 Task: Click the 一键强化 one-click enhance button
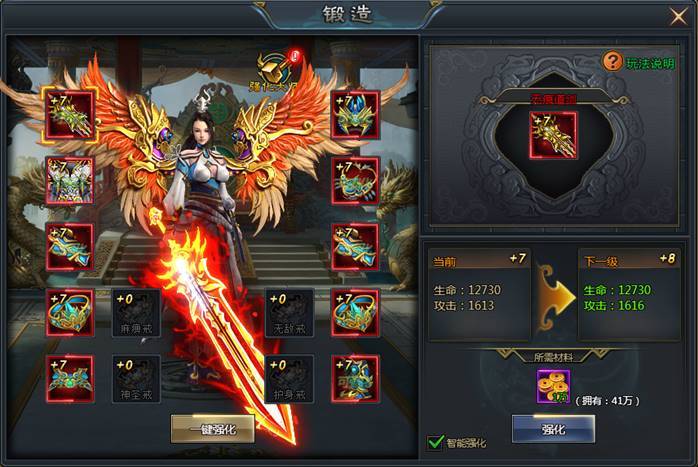click(x=212, y=428)
